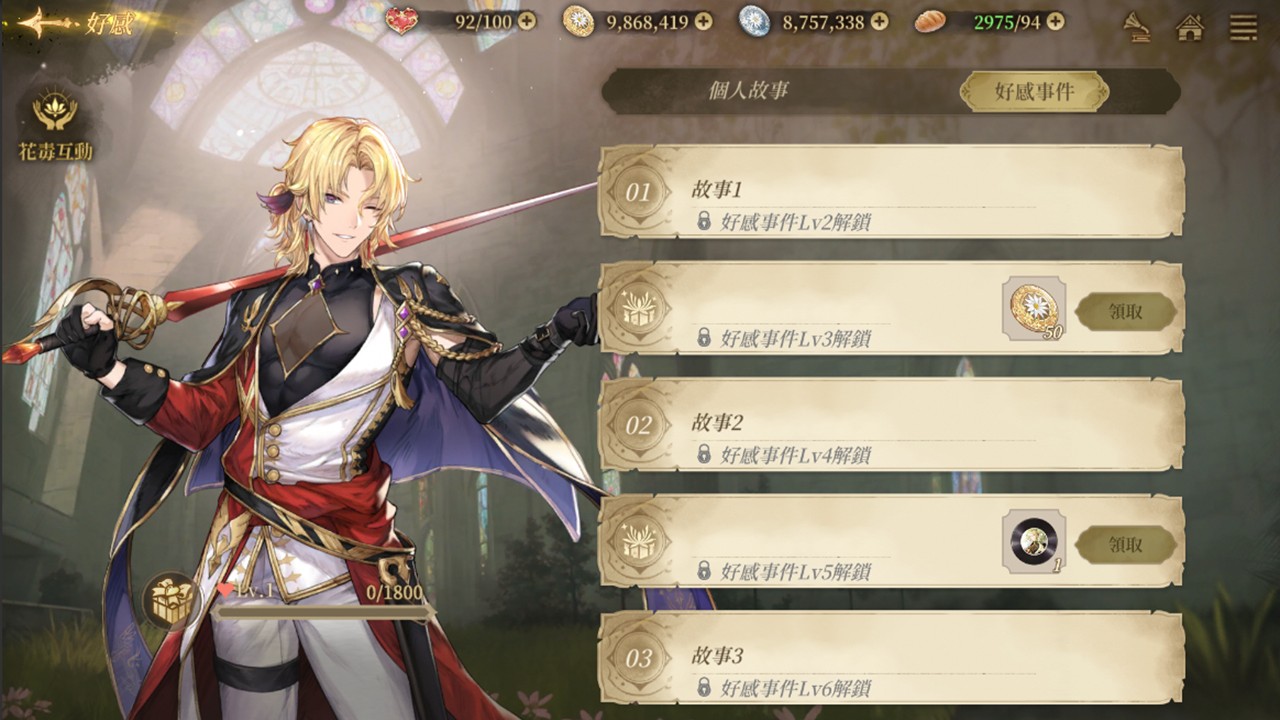Select the 好感事件 tab
This screenshot has height=720, width=1280.
pyautogui.click(x=1034, y=92)
